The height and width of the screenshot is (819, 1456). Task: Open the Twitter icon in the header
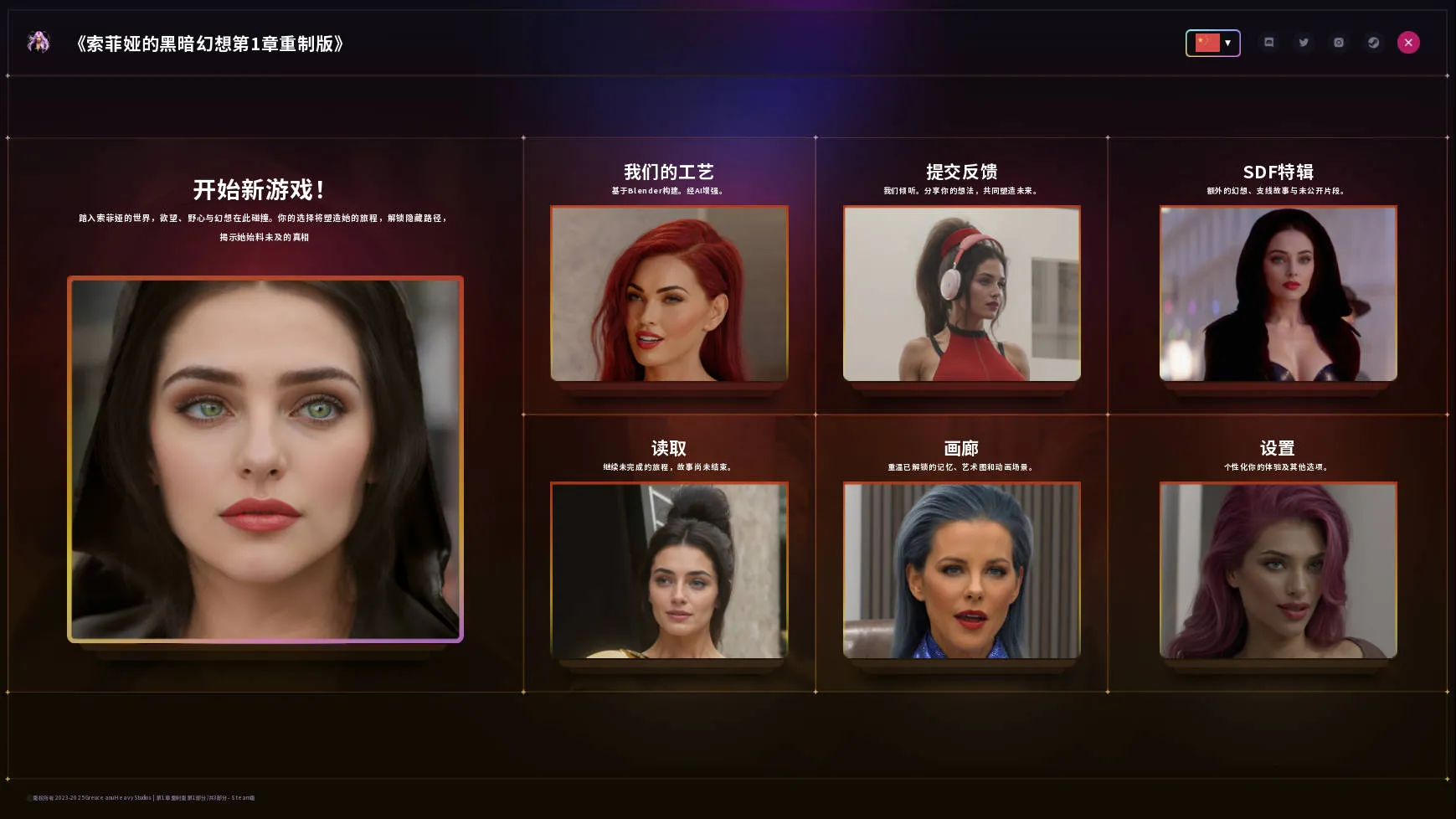coord(1303,42)
